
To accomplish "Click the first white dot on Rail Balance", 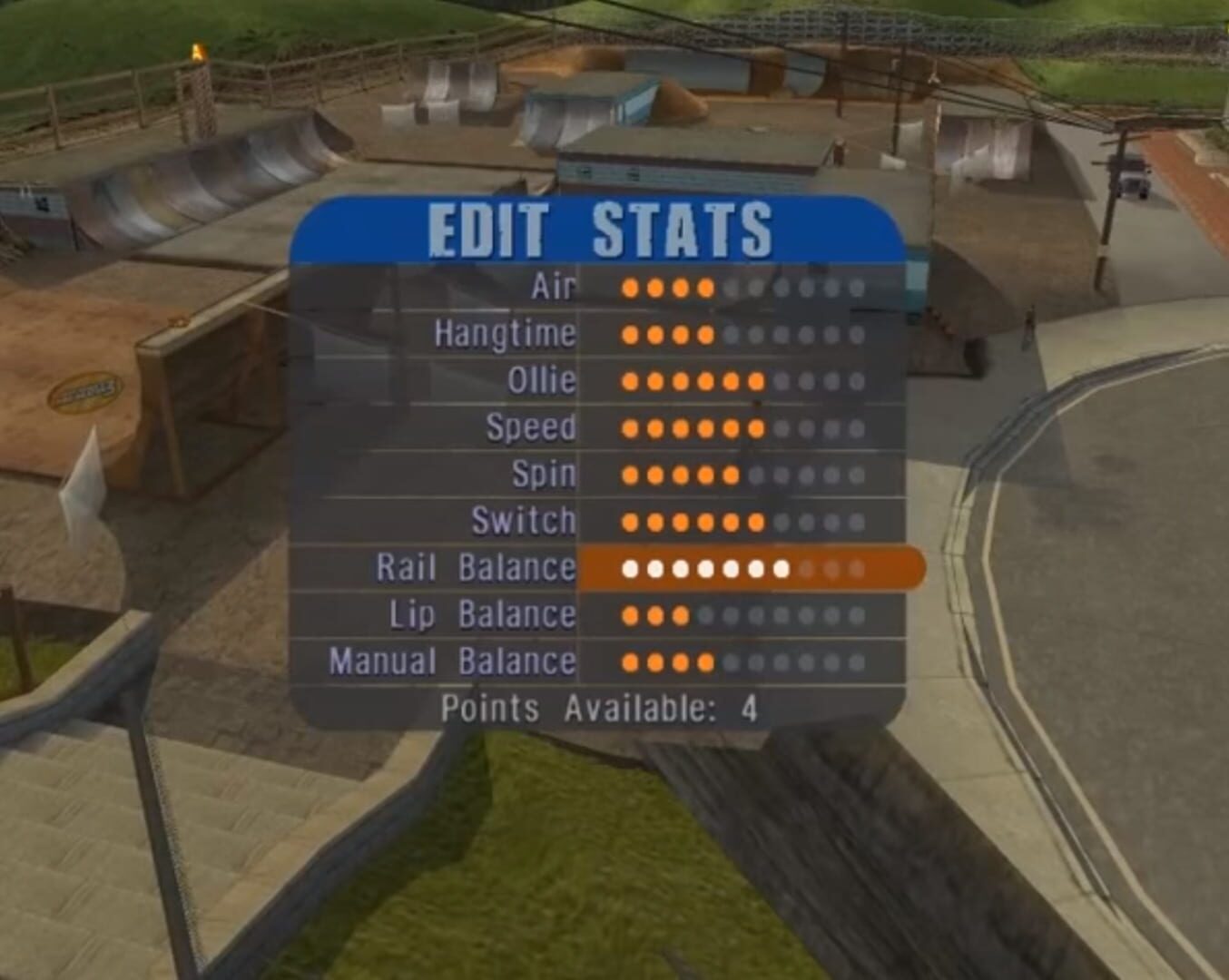I will click(x=630, y=568).
